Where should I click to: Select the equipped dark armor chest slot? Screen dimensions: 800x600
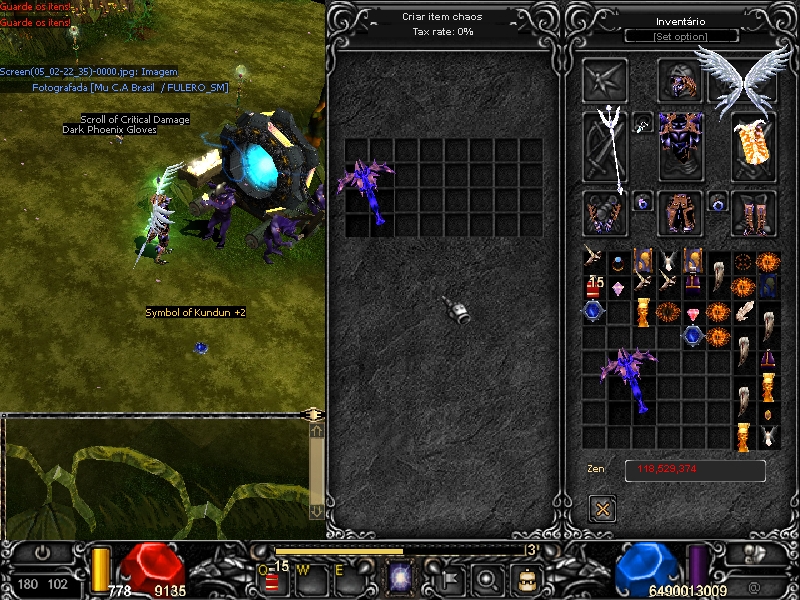tap(681, 146)
